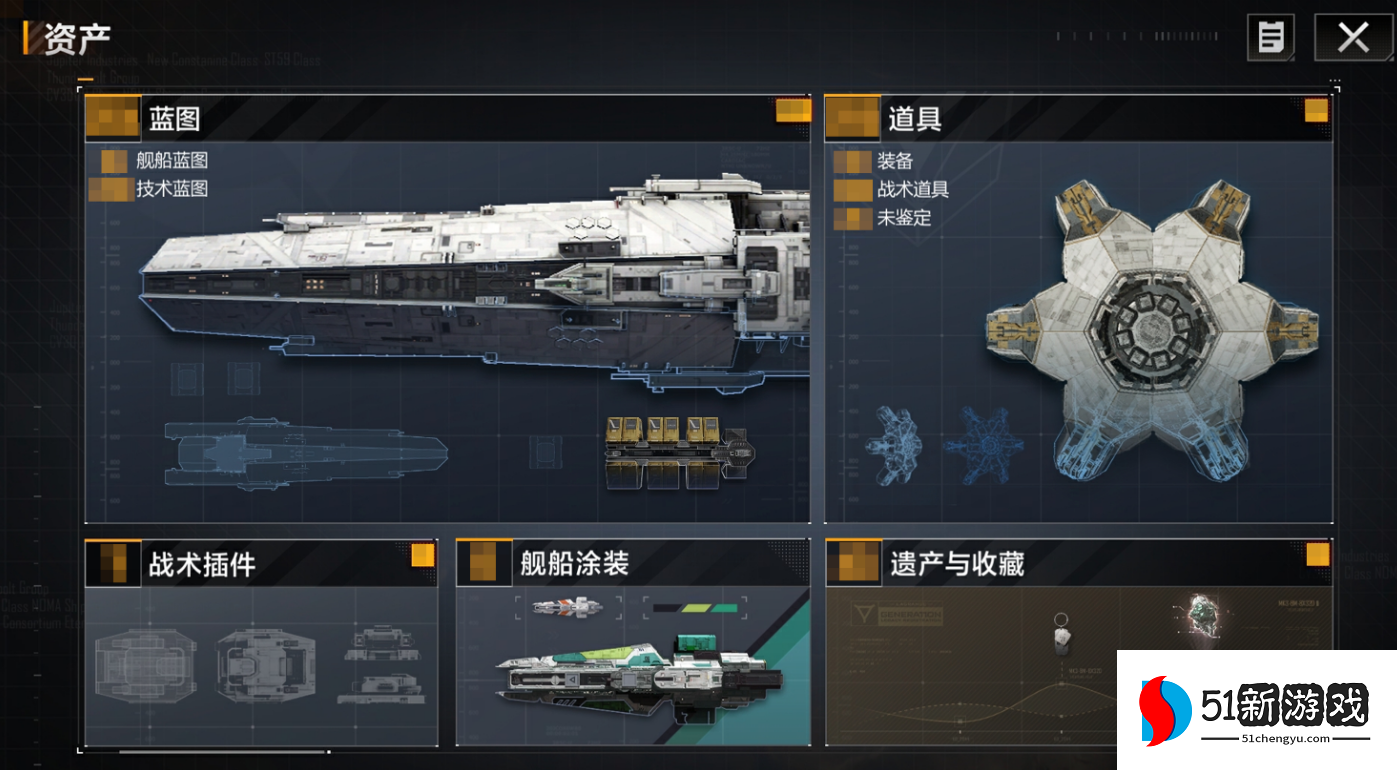Click the 装备 category icon
1397x770 pixels.
pyautogui.click(x=855, y=161)
